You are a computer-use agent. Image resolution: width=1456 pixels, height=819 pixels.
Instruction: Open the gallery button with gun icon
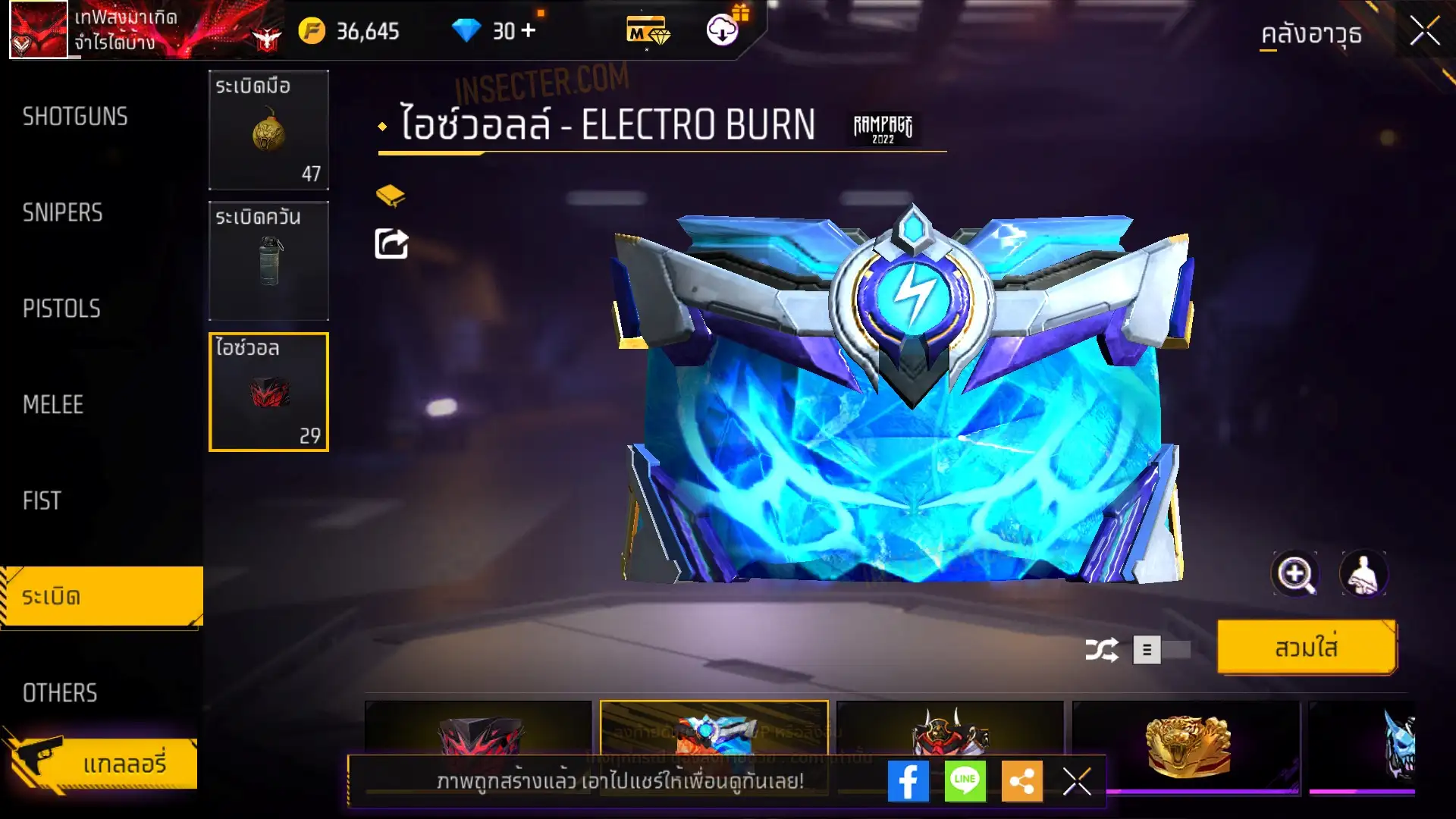click(102, 763)
